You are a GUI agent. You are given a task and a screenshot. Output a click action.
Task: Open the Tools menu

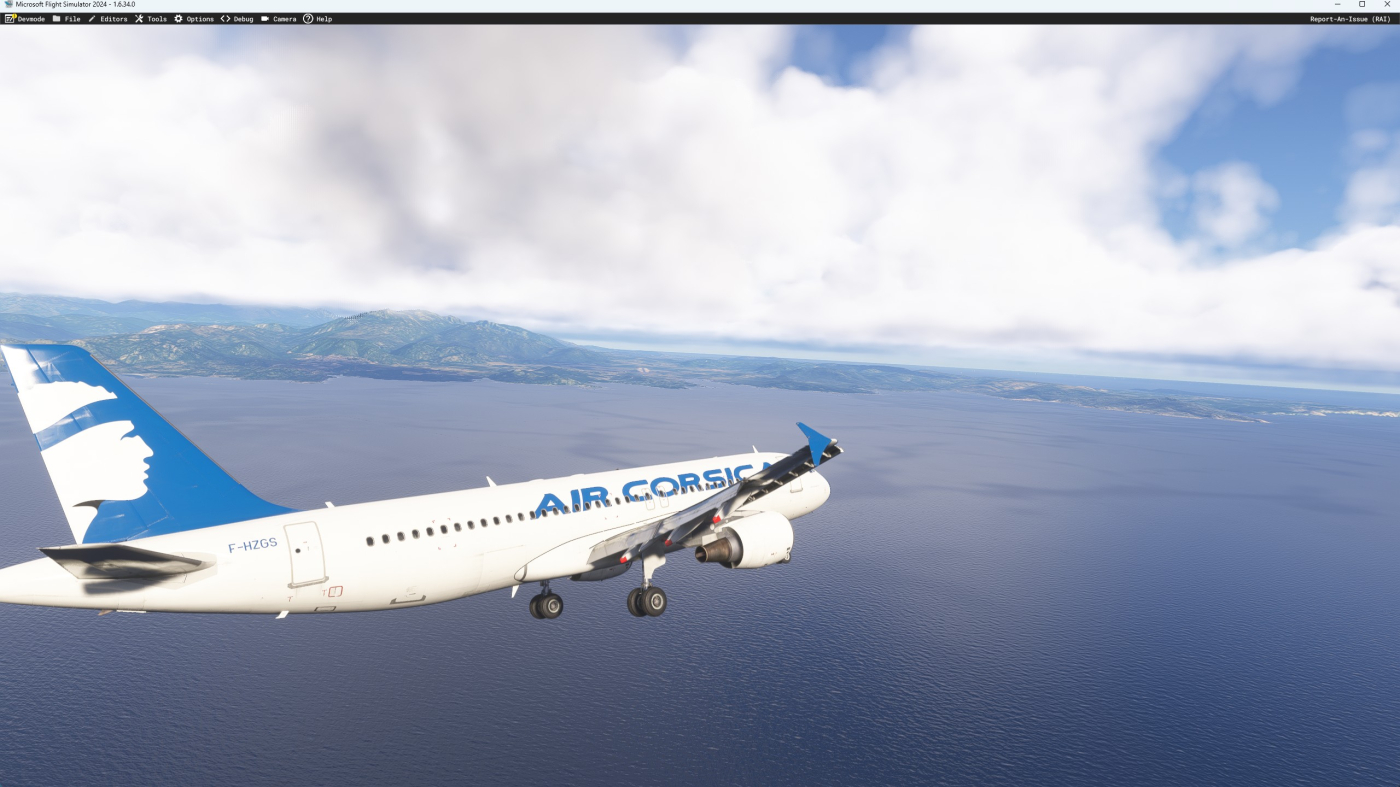coord(151,19)
